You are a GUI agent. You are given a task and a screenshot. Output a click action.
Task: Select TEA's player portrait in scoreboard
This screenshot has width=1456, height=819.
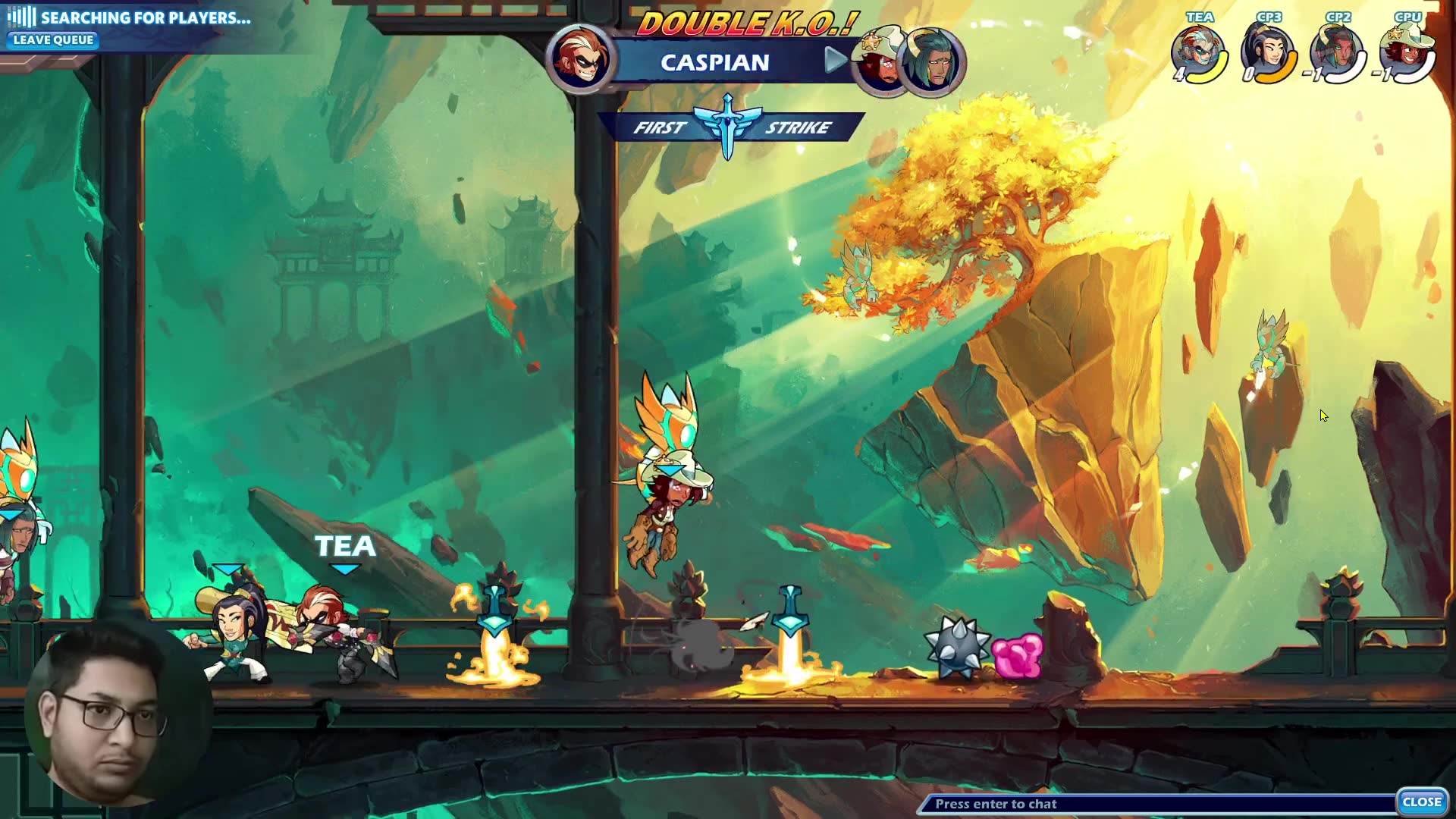point(1197,52)
